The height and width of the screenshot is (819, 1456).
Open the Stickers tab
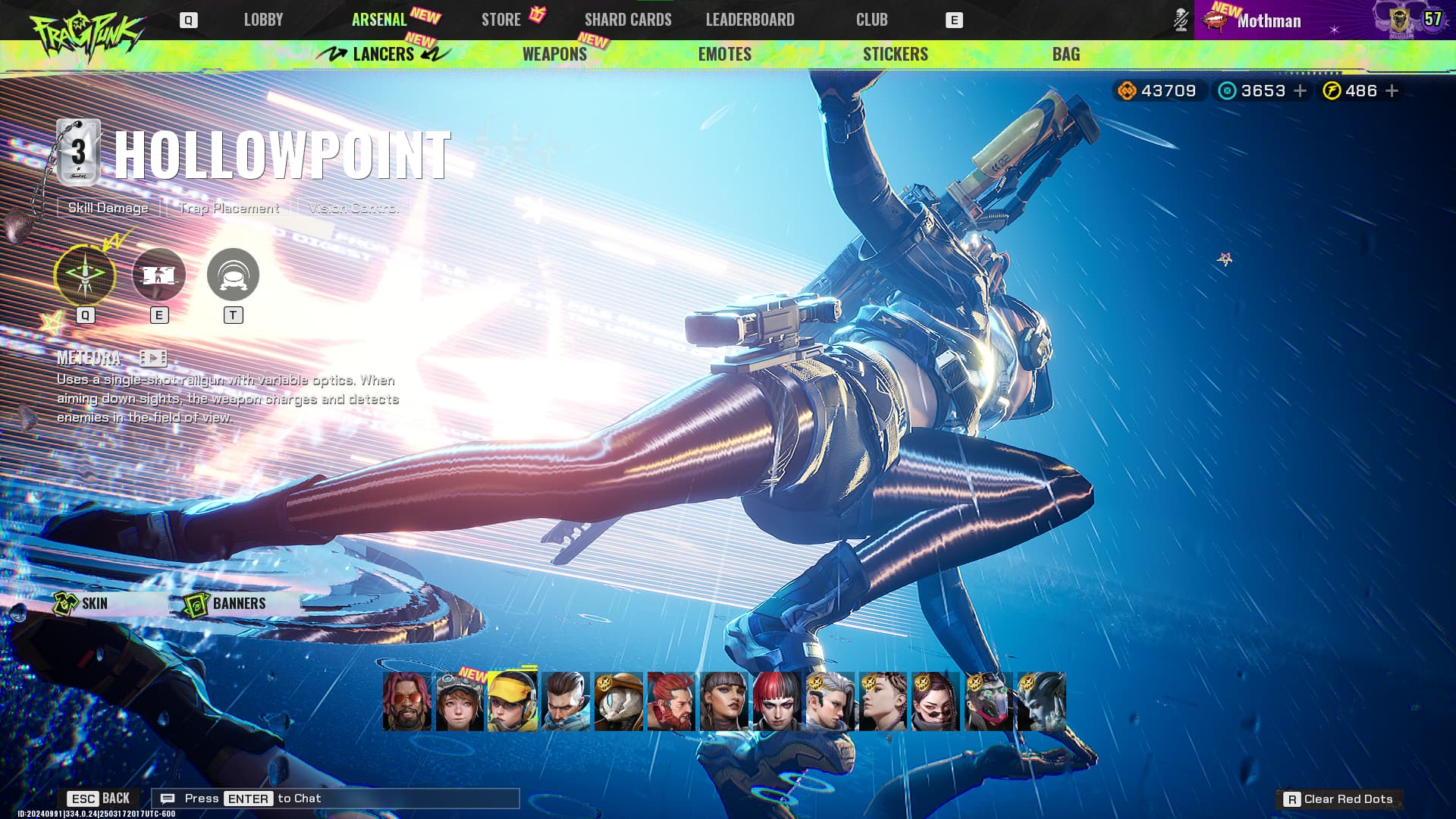[895, 54]
